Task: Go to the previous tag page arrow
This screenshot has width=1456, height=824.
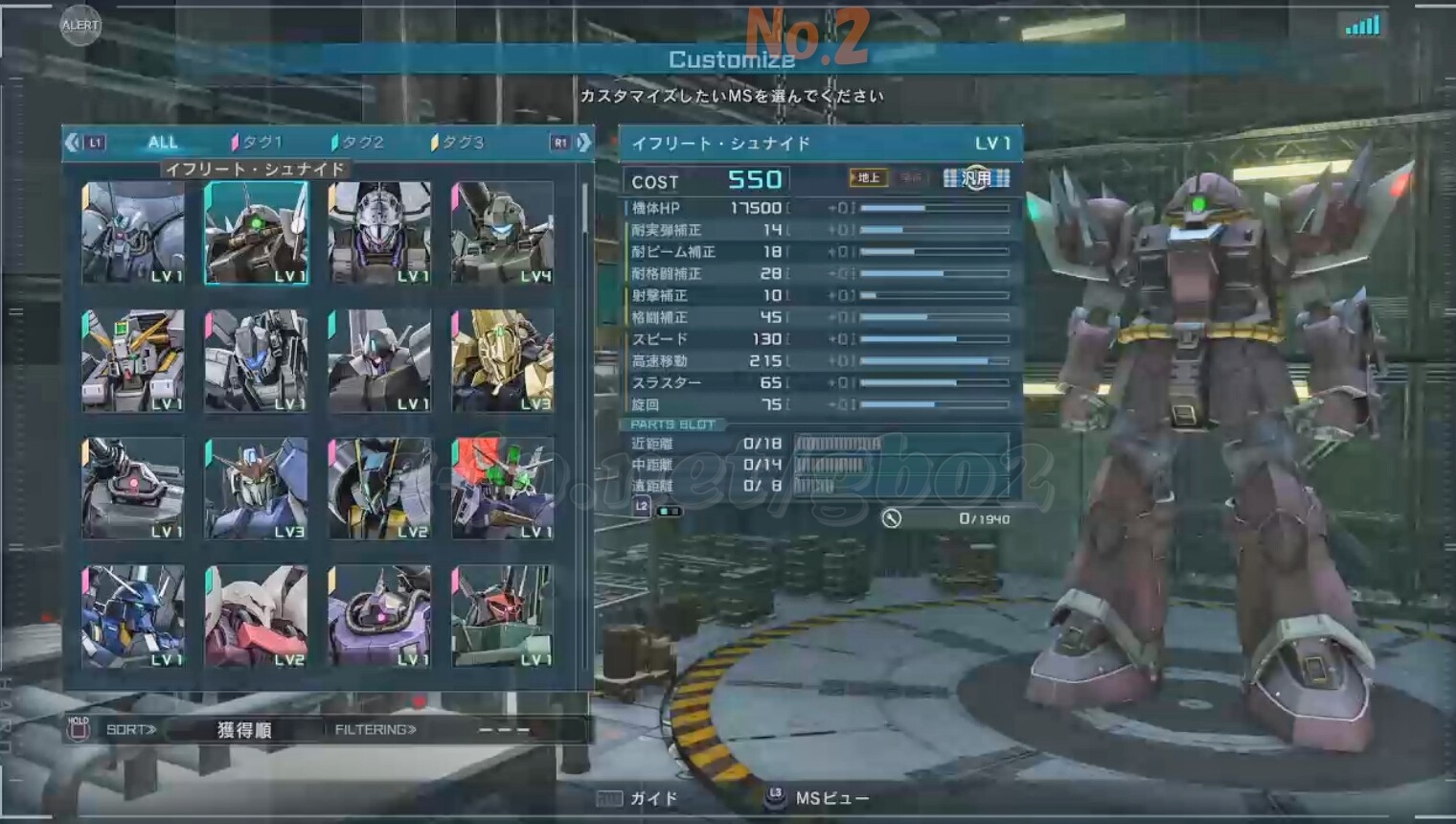Action: click(73, 143)
